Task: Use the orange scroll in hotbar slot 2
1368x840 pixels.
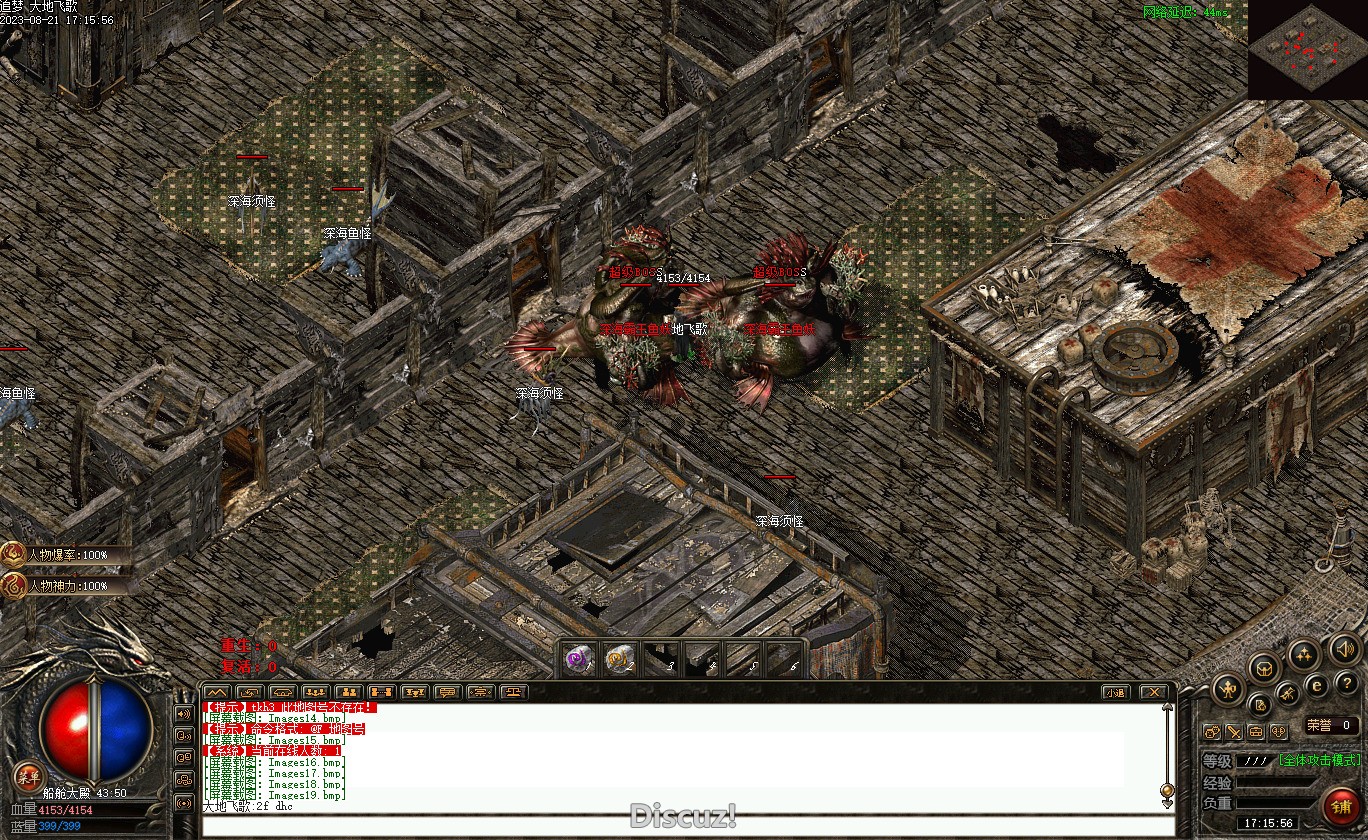Action: click(x=620, y=659)
